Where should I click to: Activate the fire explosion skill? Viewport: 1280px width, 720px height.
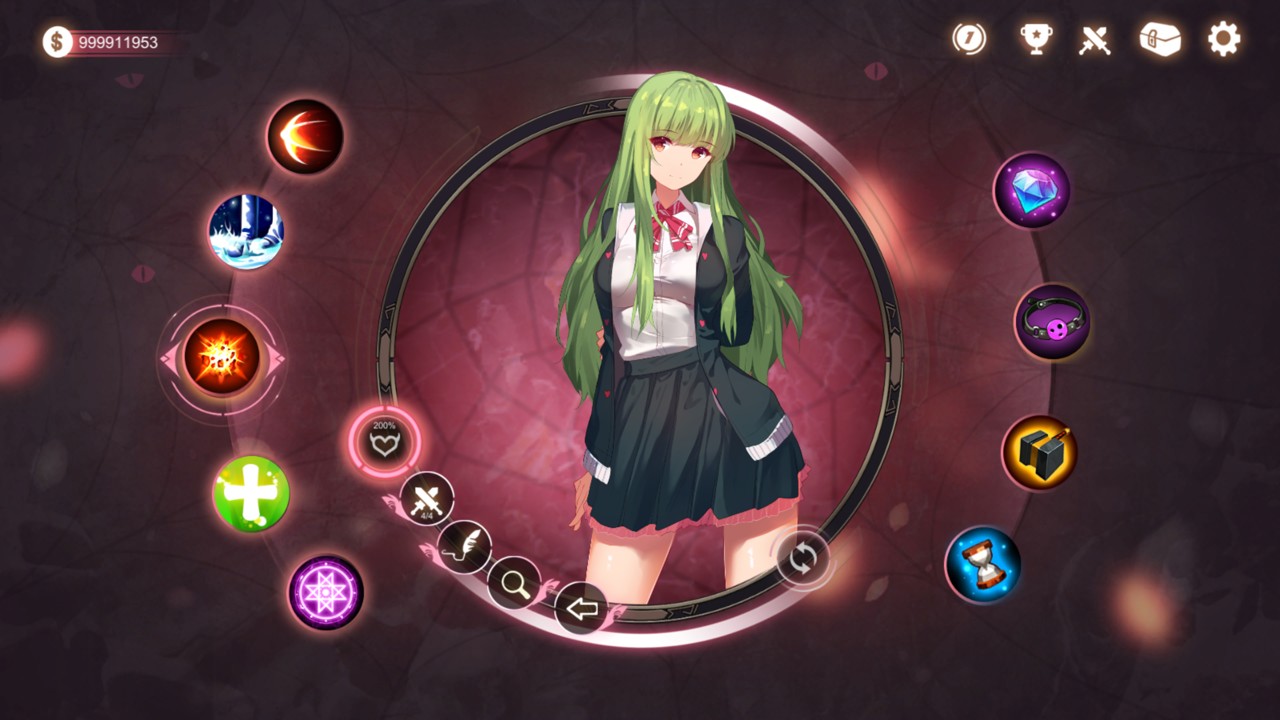221,357
